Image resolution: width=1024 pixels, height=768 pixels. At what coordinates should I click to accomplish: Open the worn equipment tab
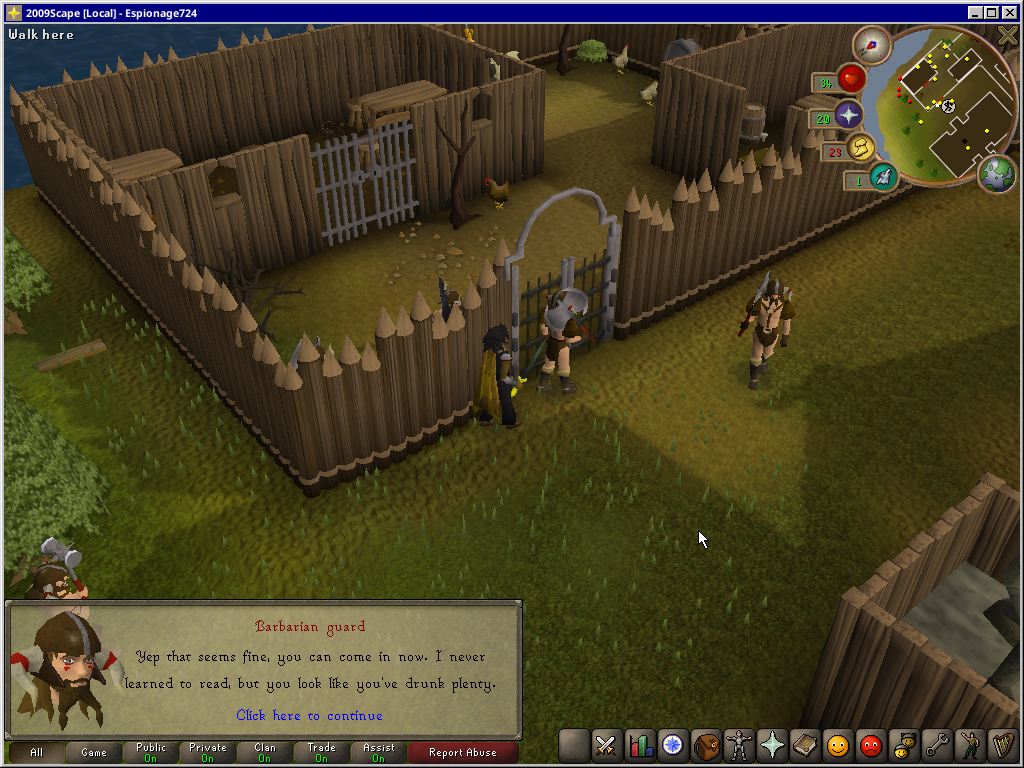point(738,745)
